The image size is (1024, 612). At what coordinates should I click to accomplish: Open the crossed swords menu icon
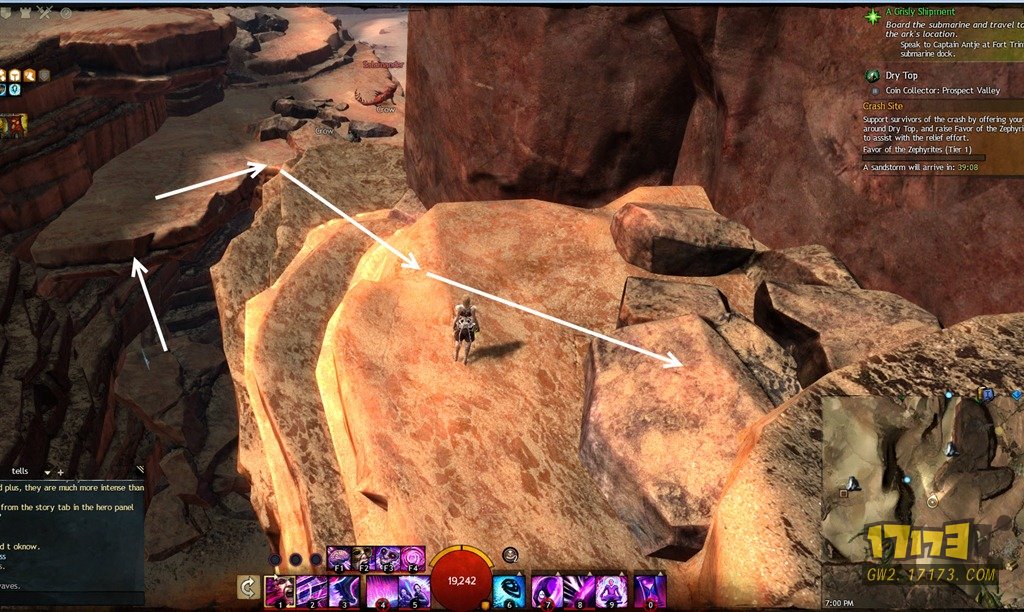pos(45,12)
